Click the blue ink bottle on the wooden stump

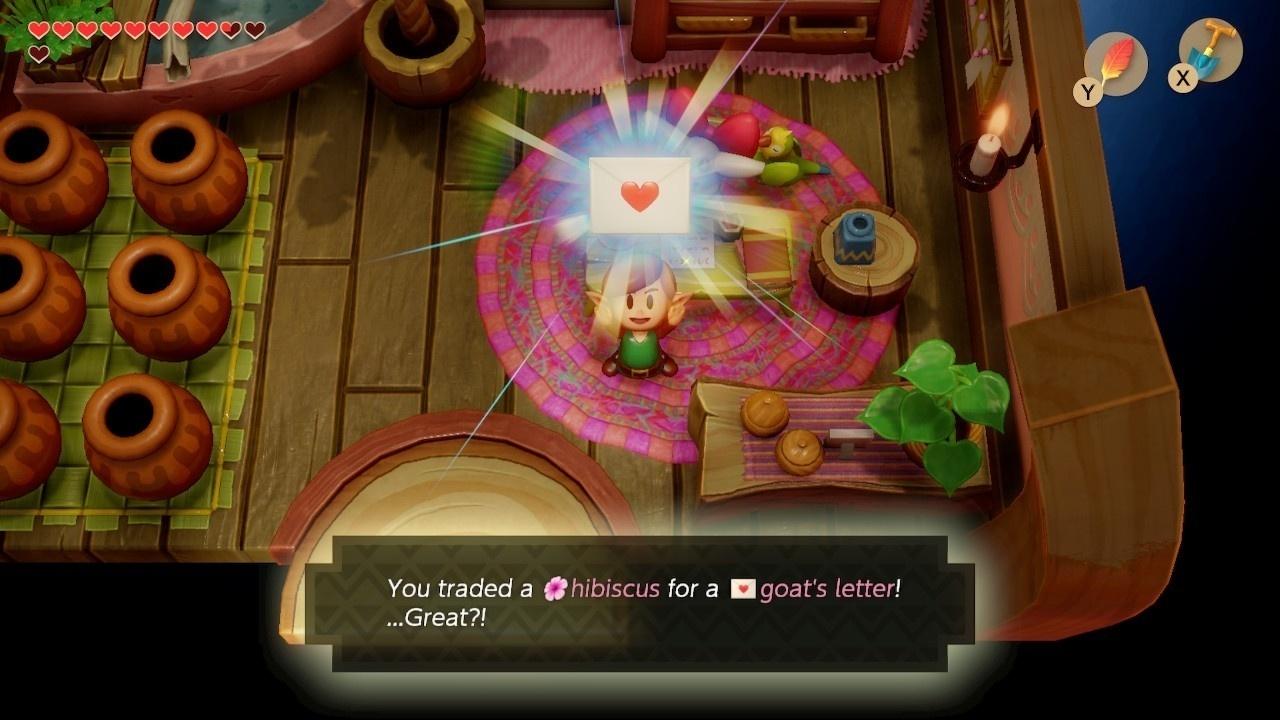[855, 239]
